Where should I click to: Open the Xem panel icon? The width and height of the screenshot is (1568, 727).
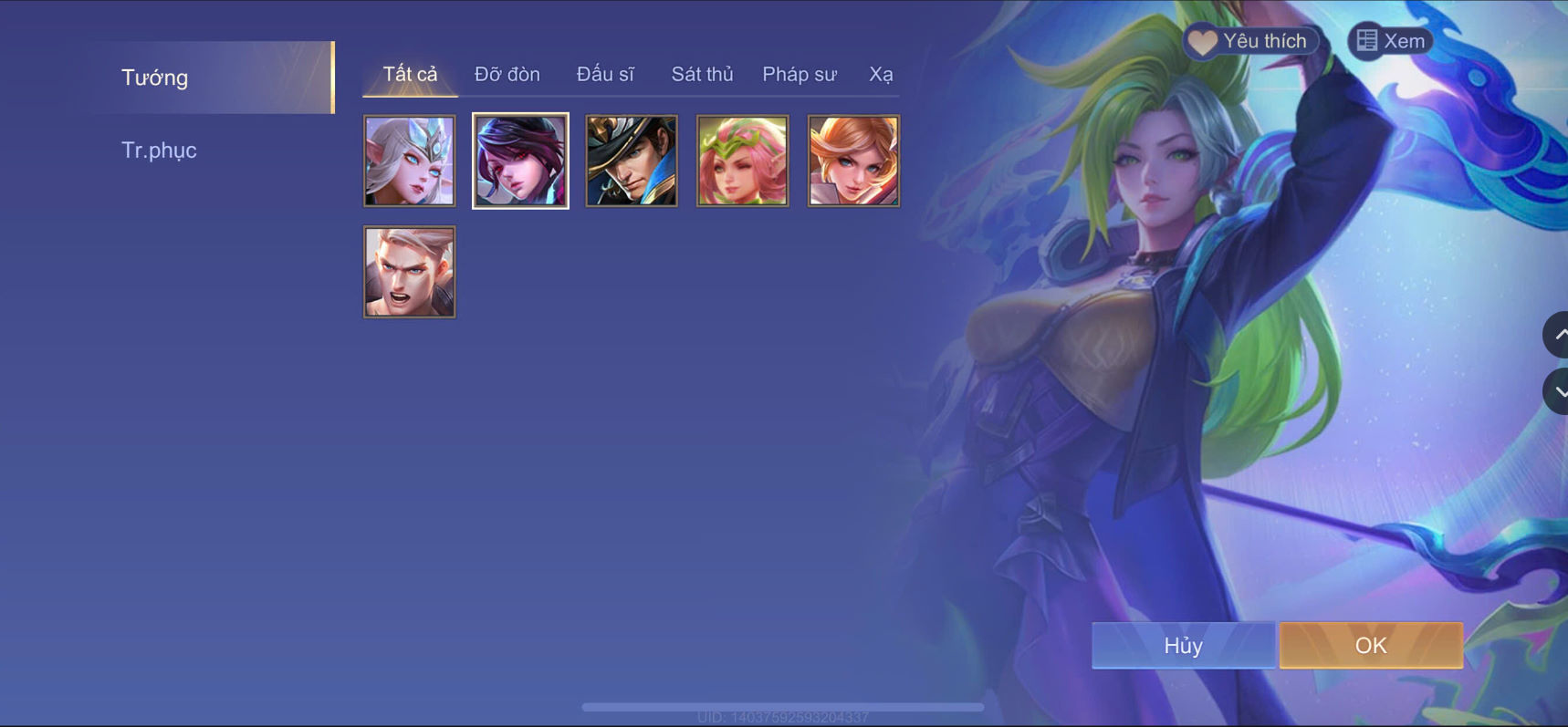point(1367,40)
